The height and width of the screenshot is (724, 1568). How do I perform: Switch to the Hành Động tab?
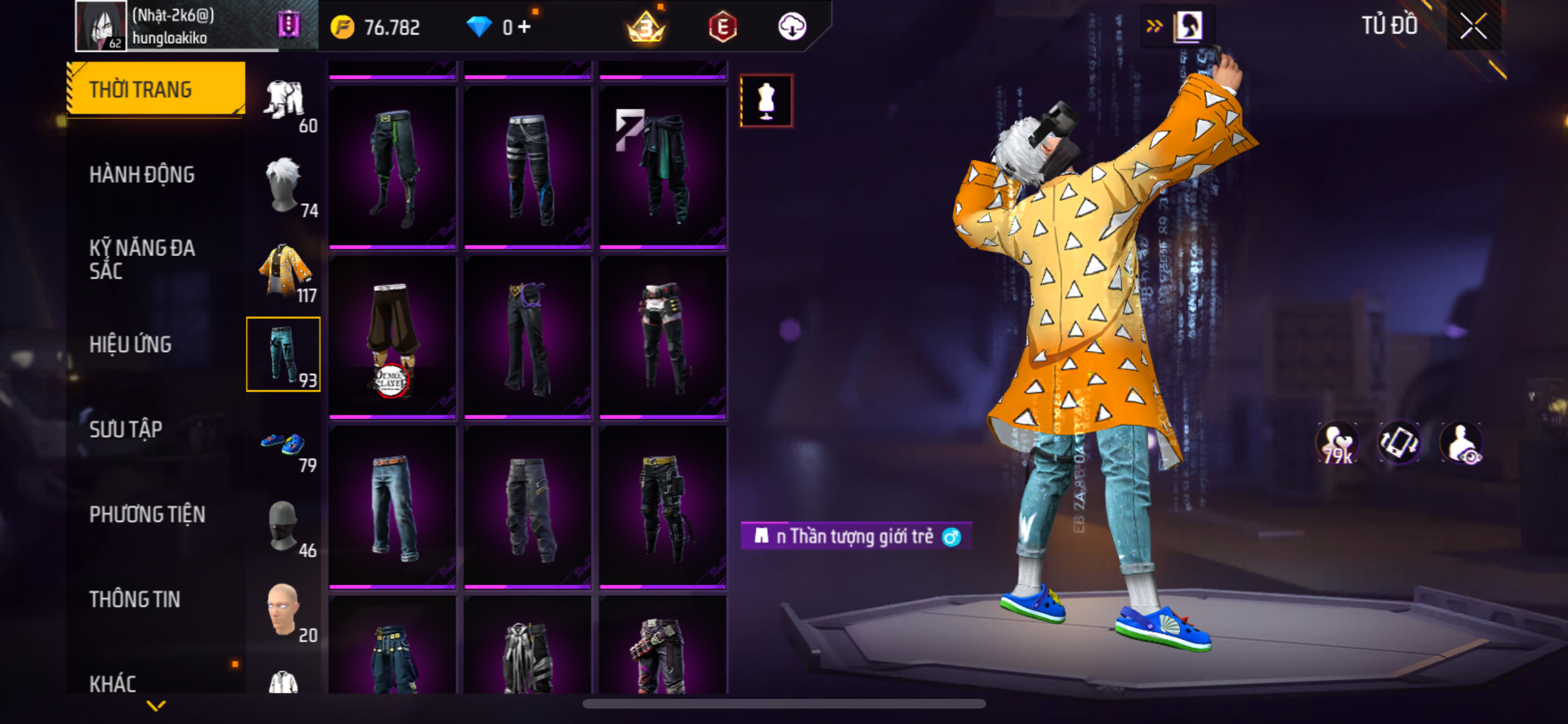142,174
